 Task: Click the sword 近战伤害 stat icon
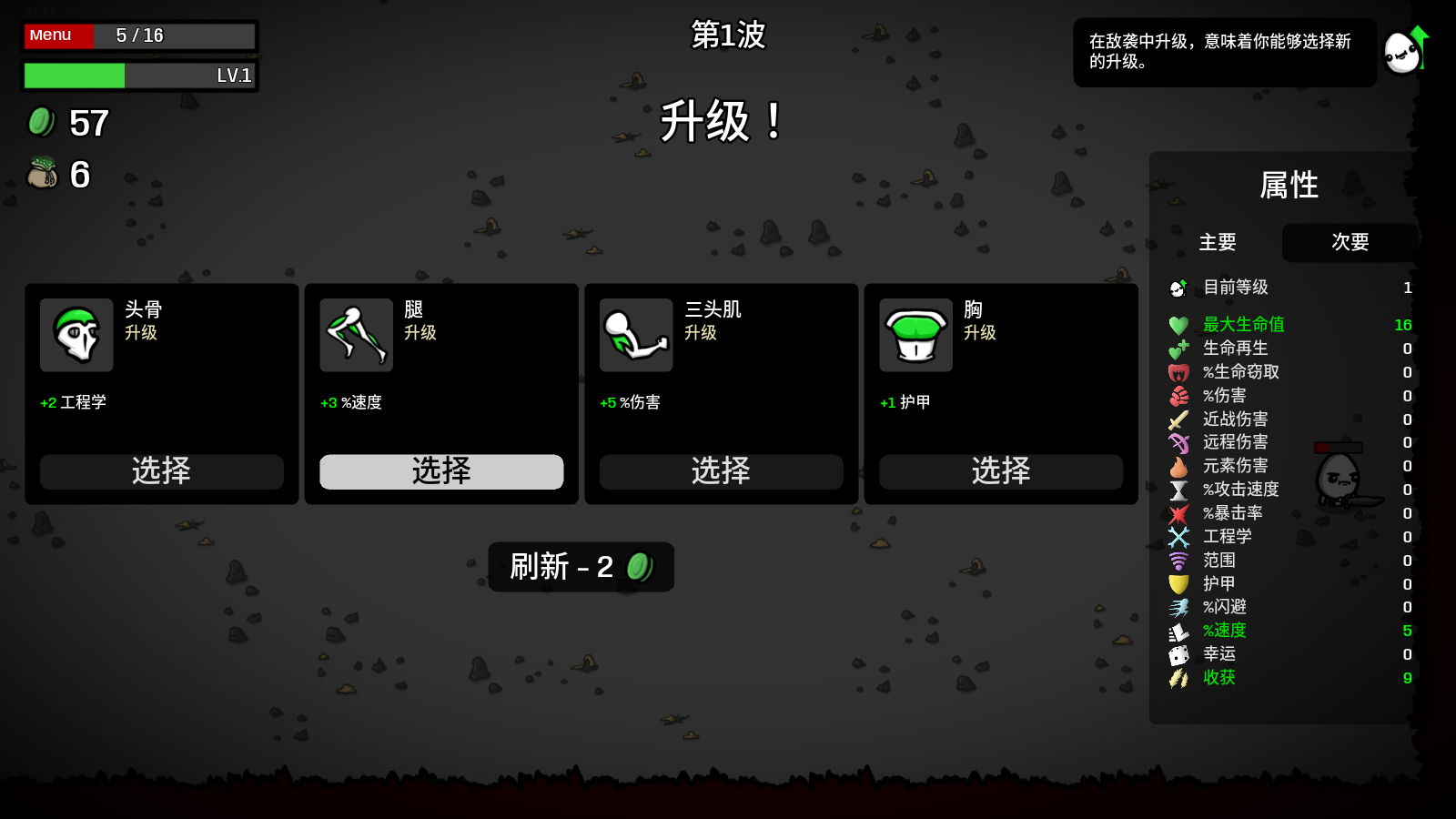(x=1179, y=419)
